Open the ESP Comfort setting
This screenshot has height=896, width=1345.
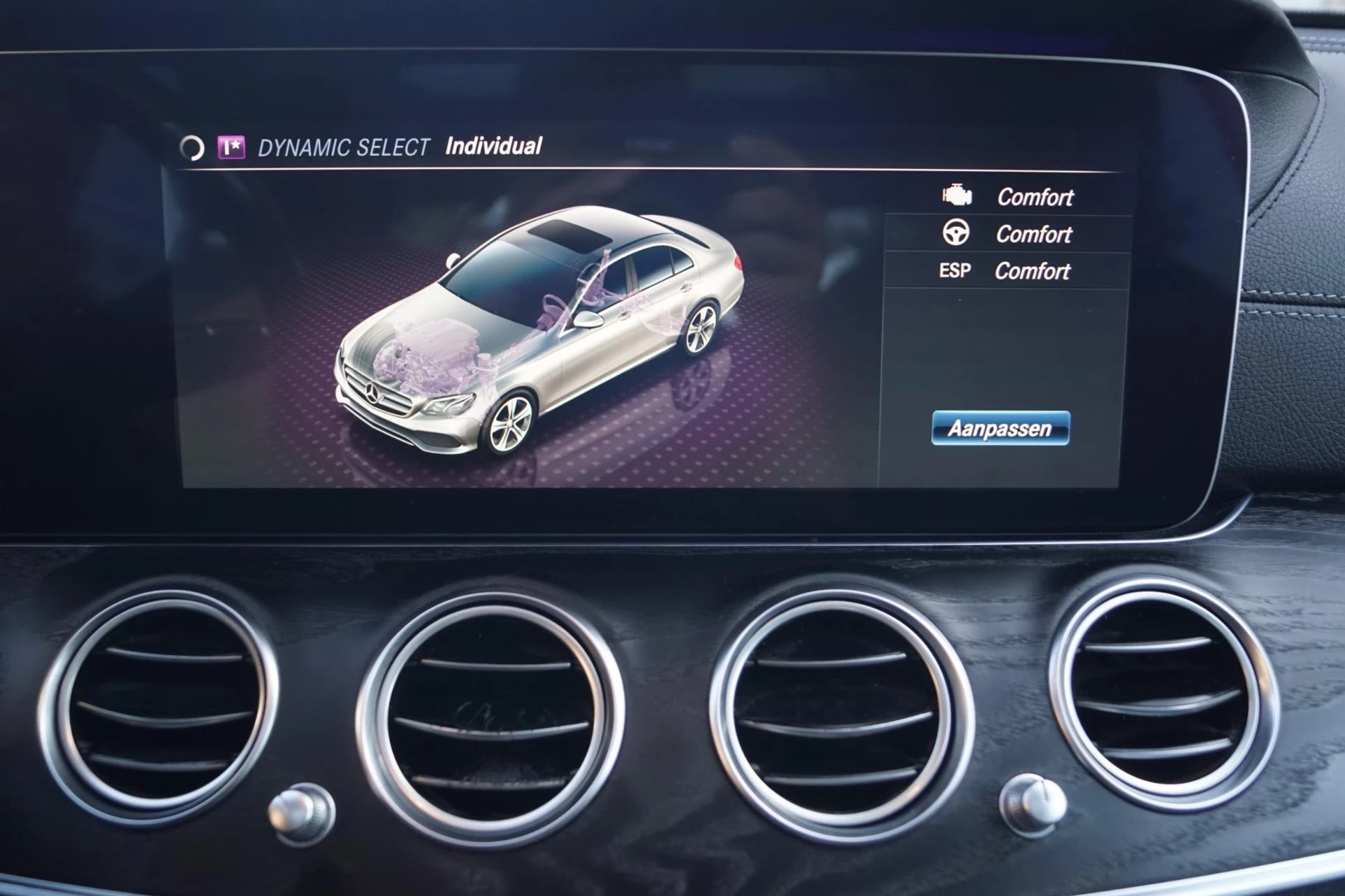point(1006,271)
